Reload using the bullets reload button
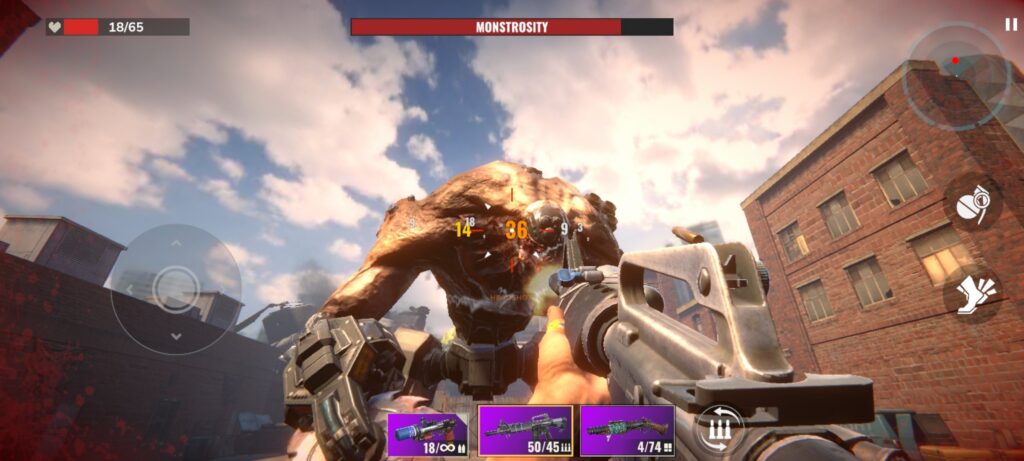This screenshot has width=1024, height=461. 720,430
